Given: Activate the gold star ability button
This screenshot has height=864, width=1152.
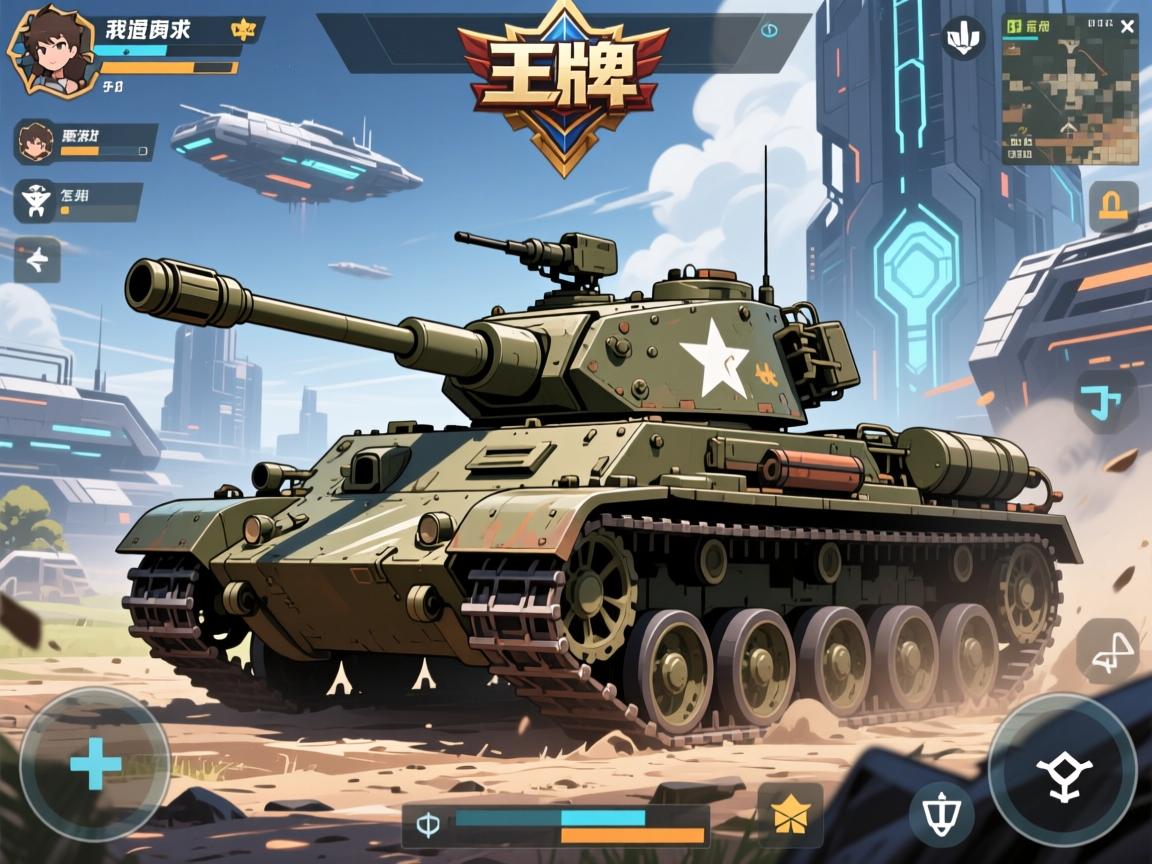Looking at the screenshot, I should pos(790,814).
